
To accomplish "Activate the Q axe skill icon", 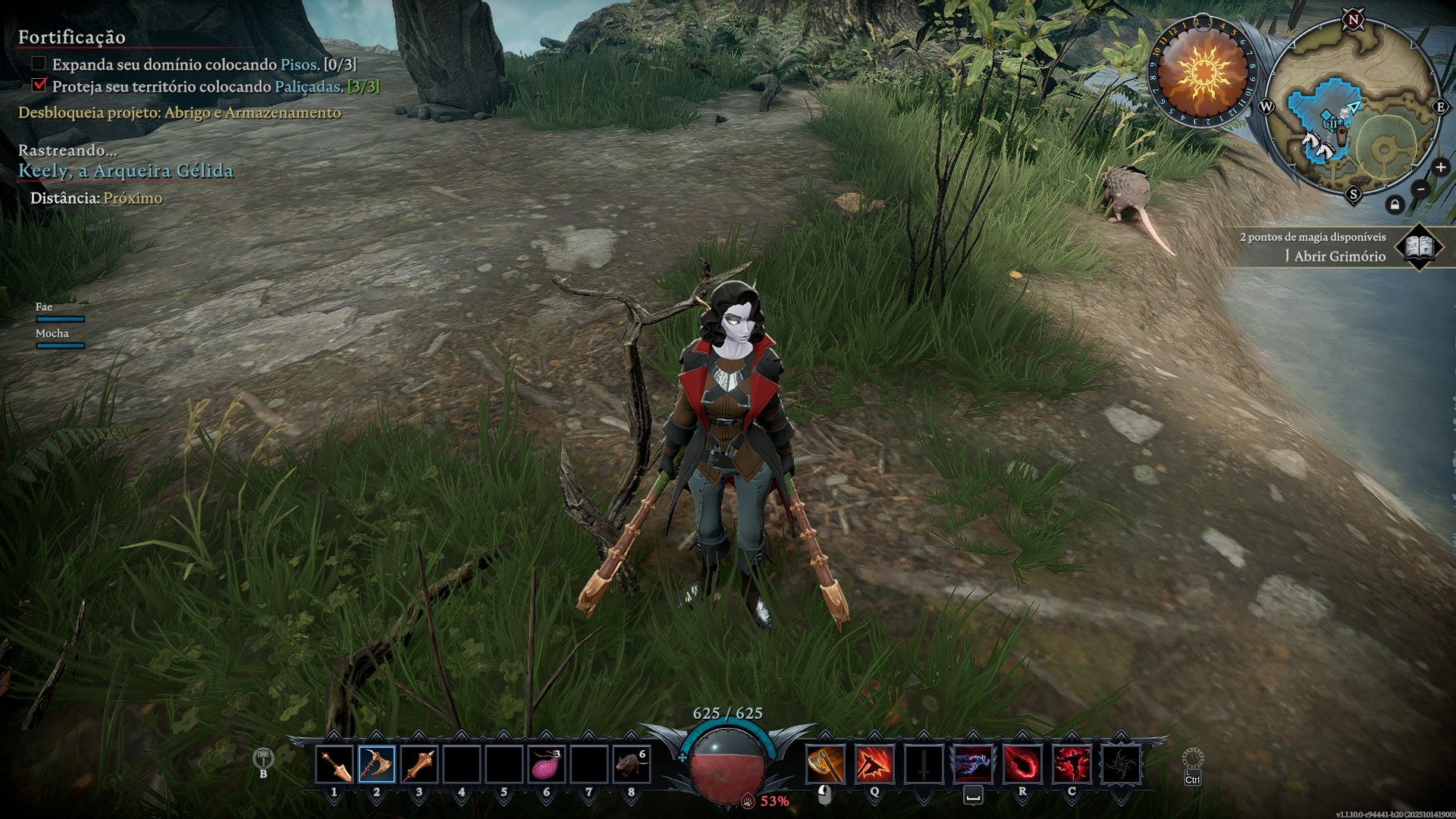I will (874, 764).
